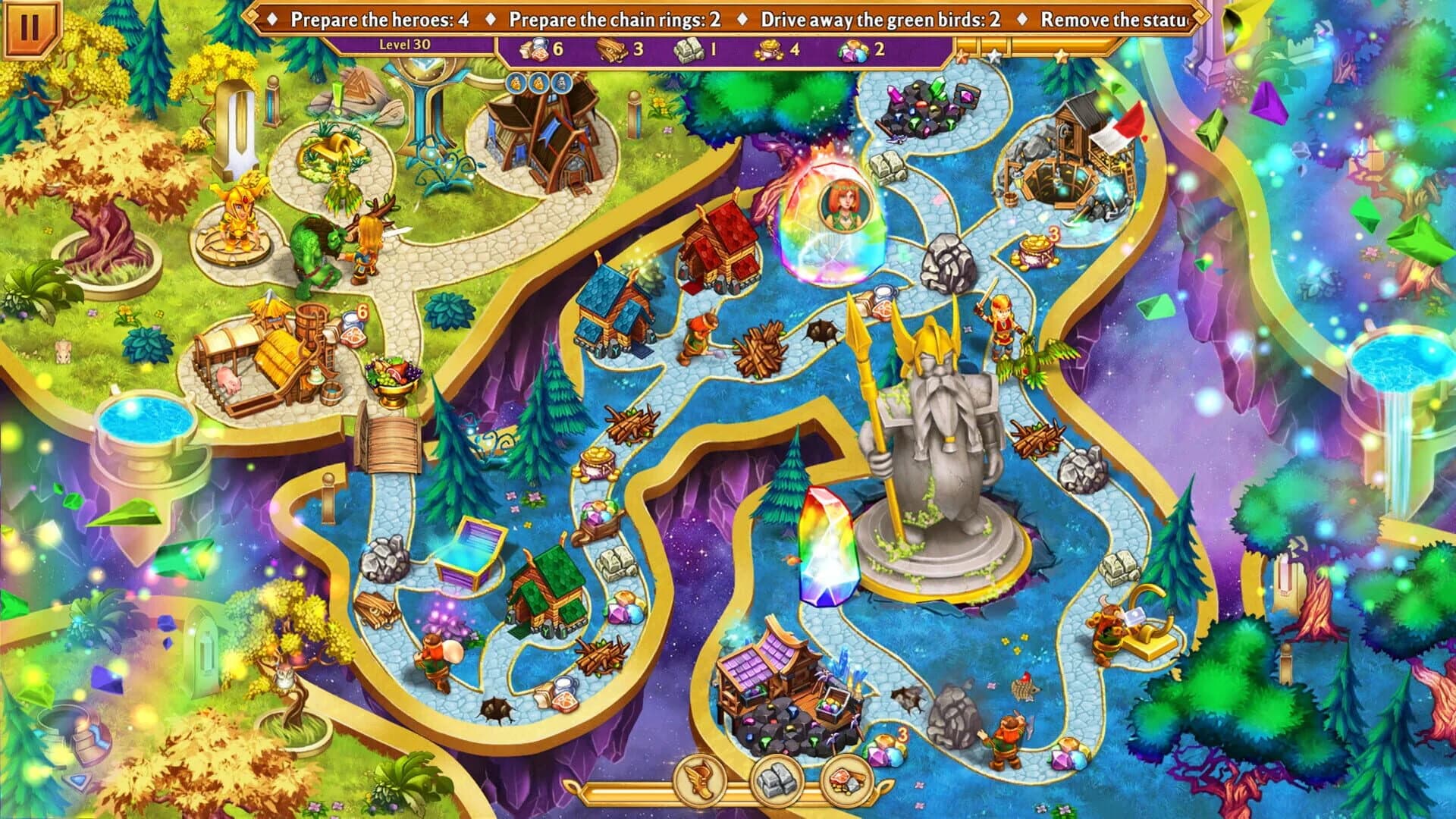Click the Level 30 banner
Viewport: 1456px width, 819px height.
tap(404, 44)
